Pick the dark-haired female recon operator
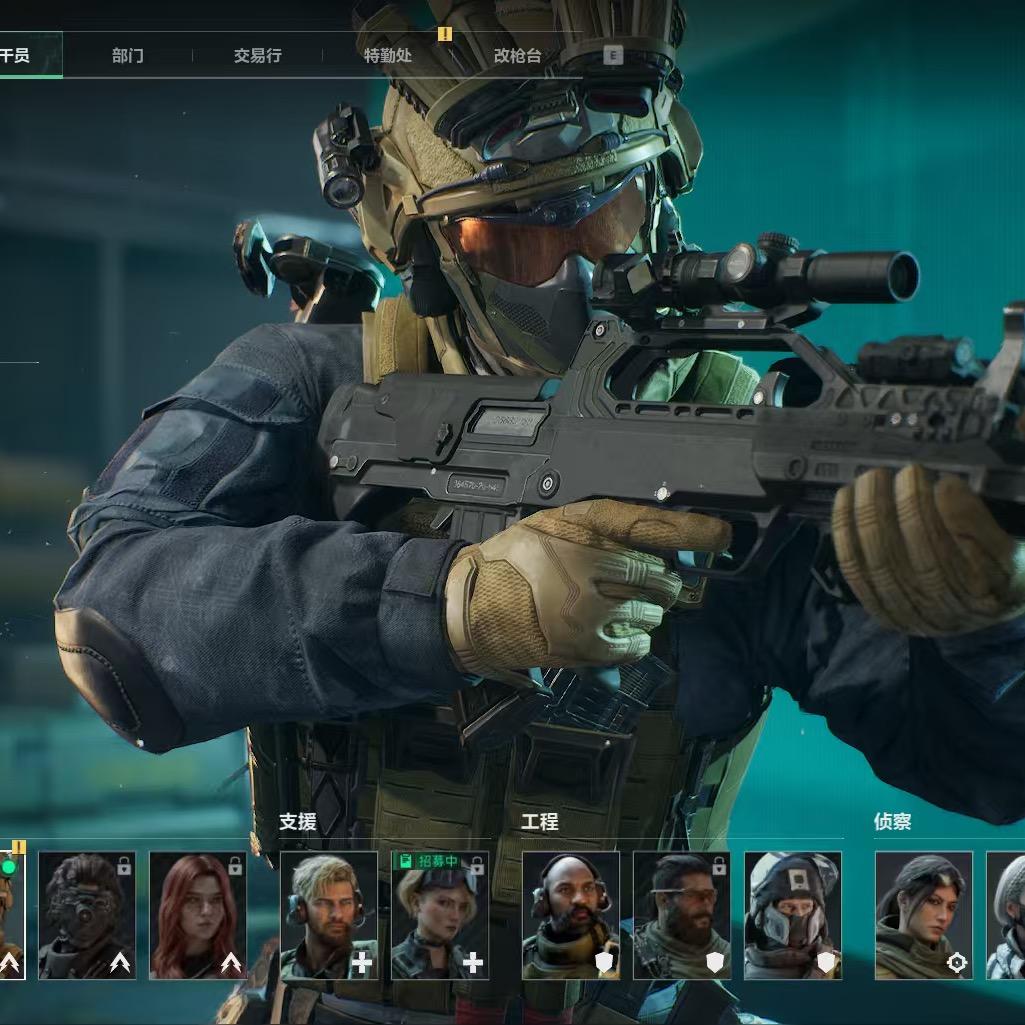The height and width of the screenshot is (1025, 1025). pyautogui.click(x=924, y=915)
